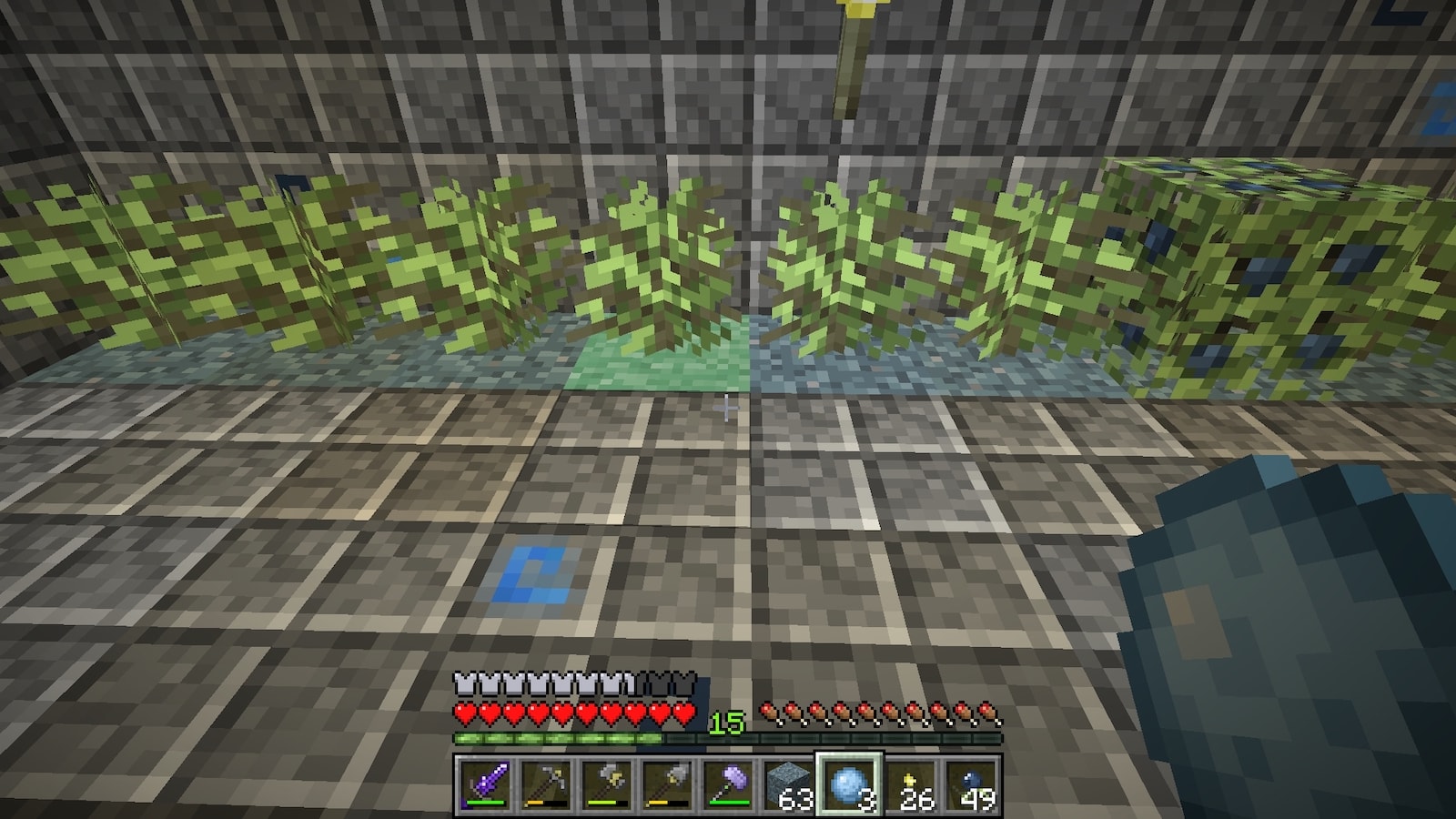The height and width of the screenshot is (819, 1456).
Task: Select the purple hammer hotbar slot
Action: tap(727, 784)
